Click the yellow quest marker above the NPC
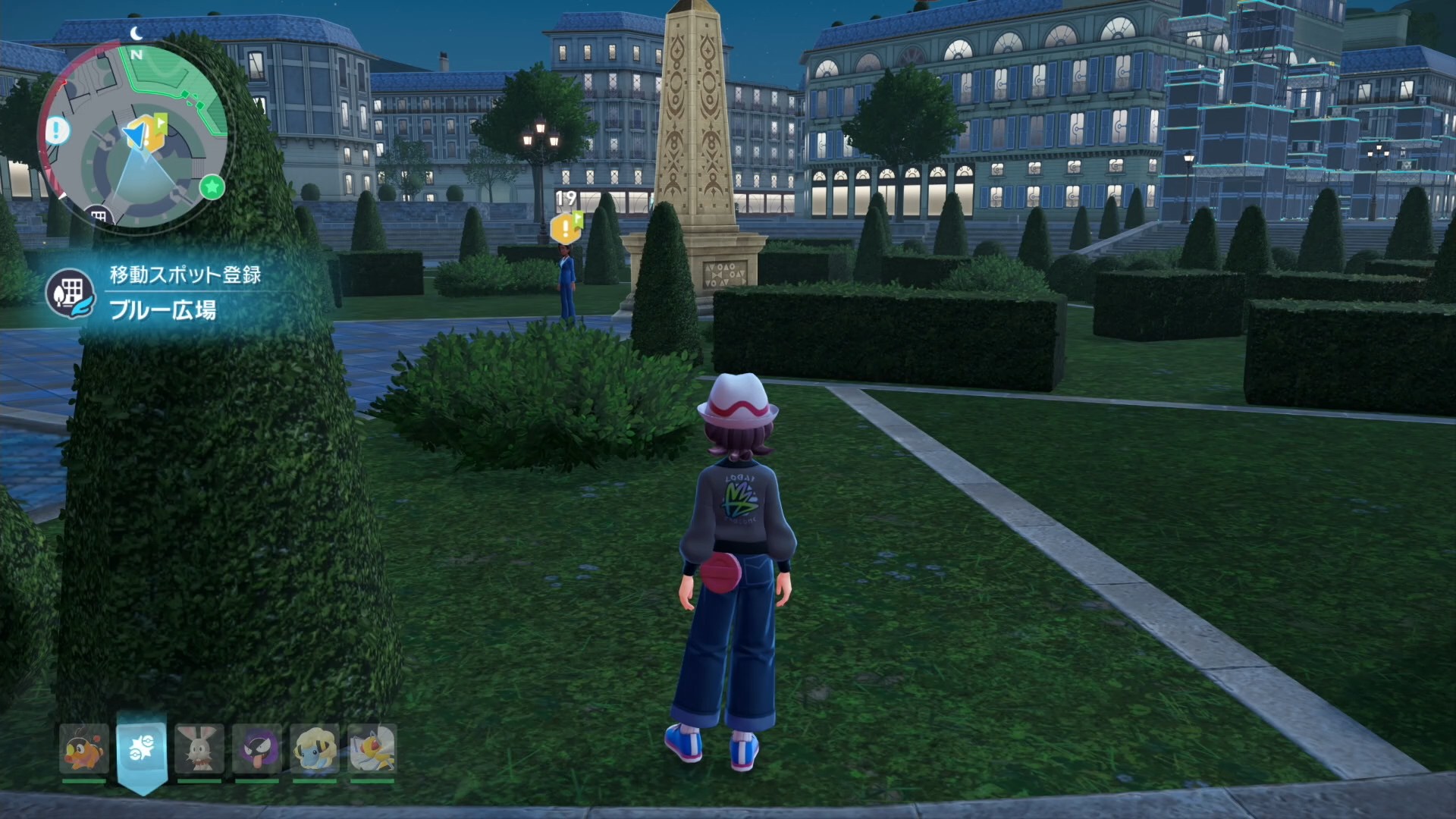The width and height of the screenshot is (1456, 819). pos(566,227)
